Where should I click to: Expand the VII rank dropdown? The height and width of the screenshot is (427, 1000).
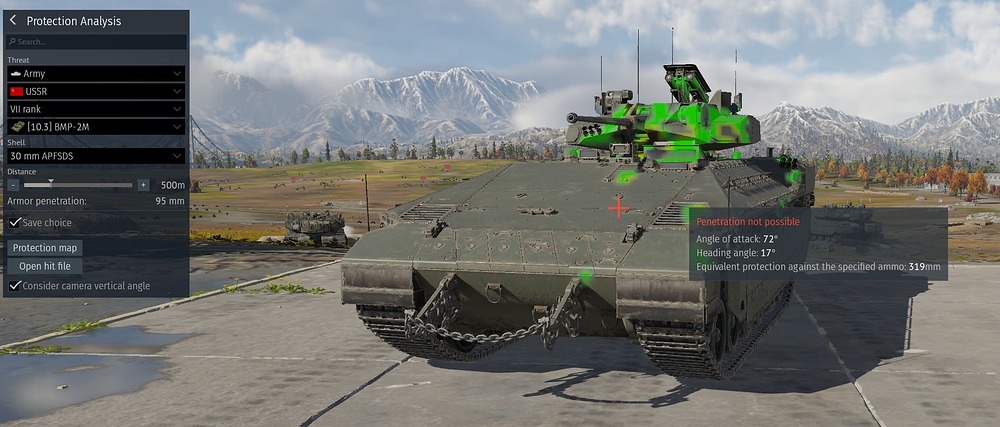tap(96, 109)
